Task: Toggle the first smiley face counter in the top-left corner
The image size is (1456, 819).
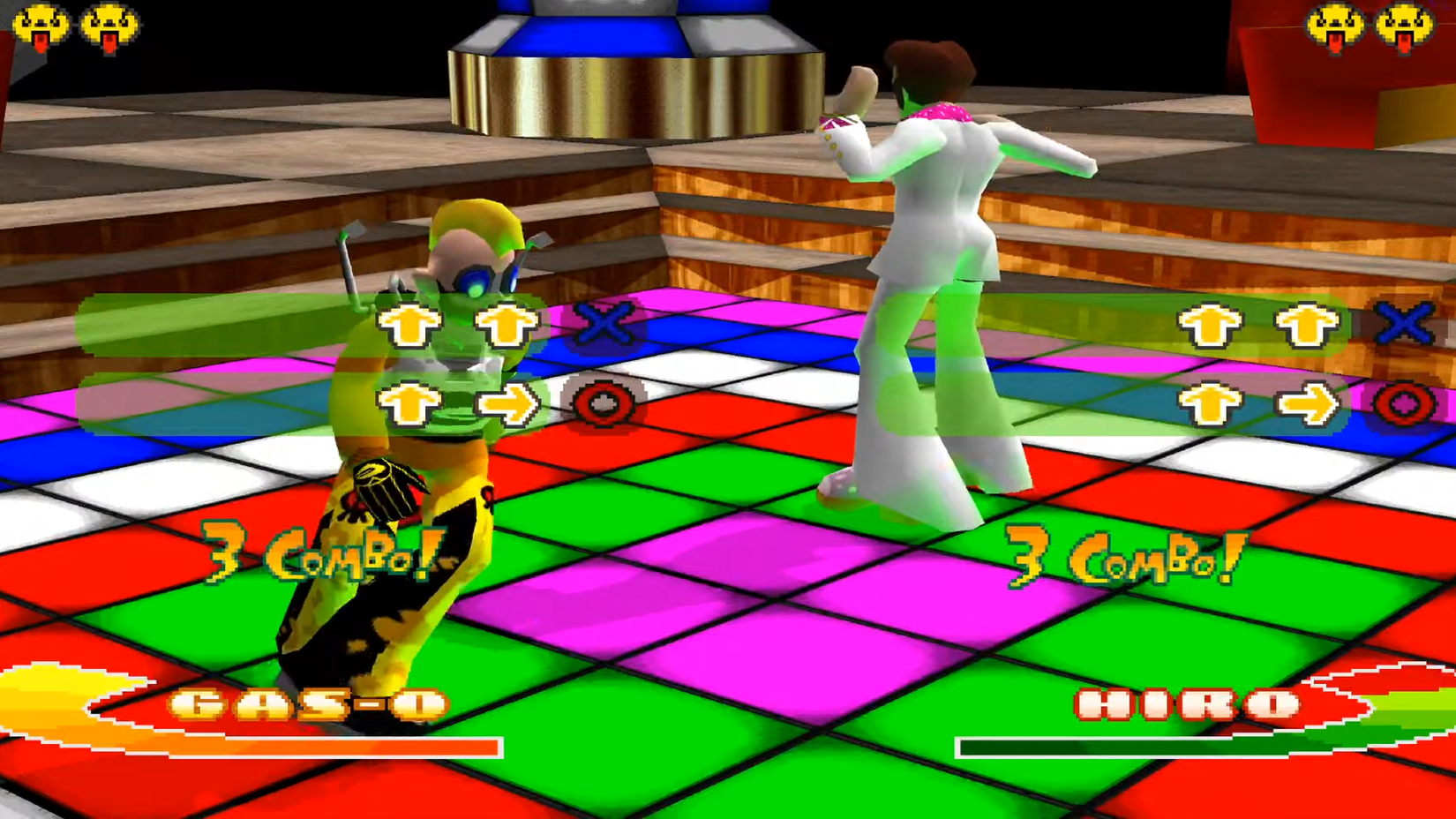Action: (39, 22)
